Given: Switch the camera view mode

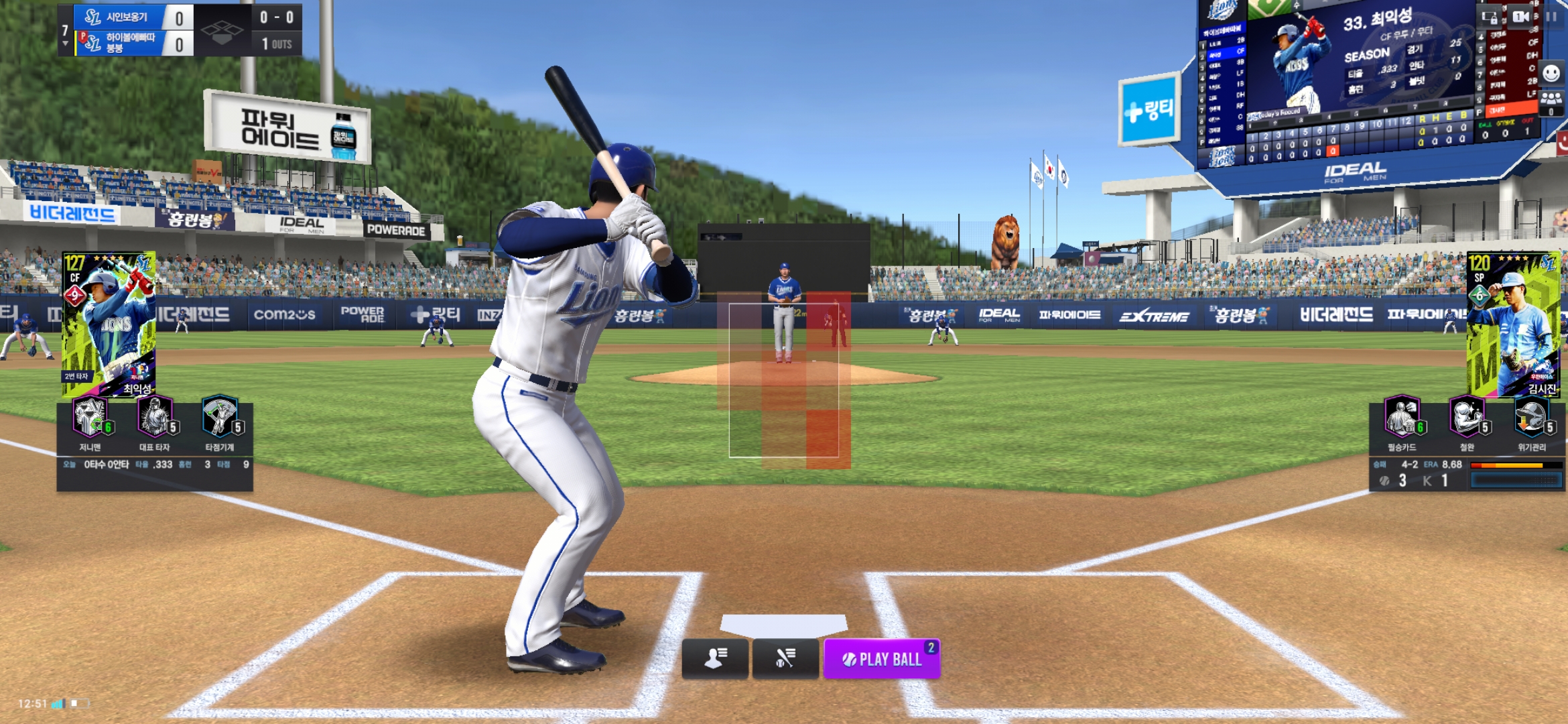Looking at the screenshot, I should pyautogui.click(x=1520, y=17).
